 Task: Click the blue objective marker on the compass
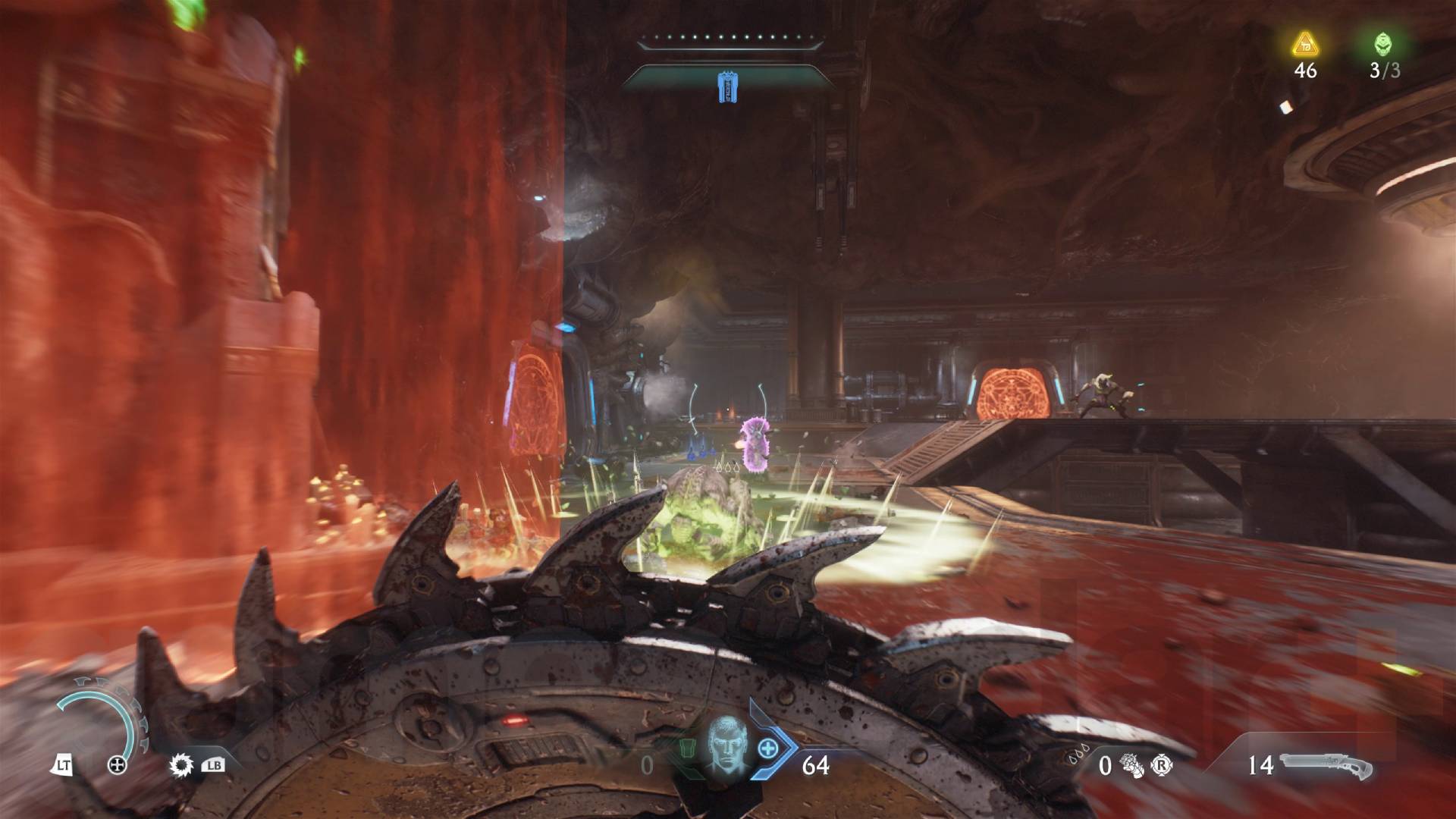727,87
